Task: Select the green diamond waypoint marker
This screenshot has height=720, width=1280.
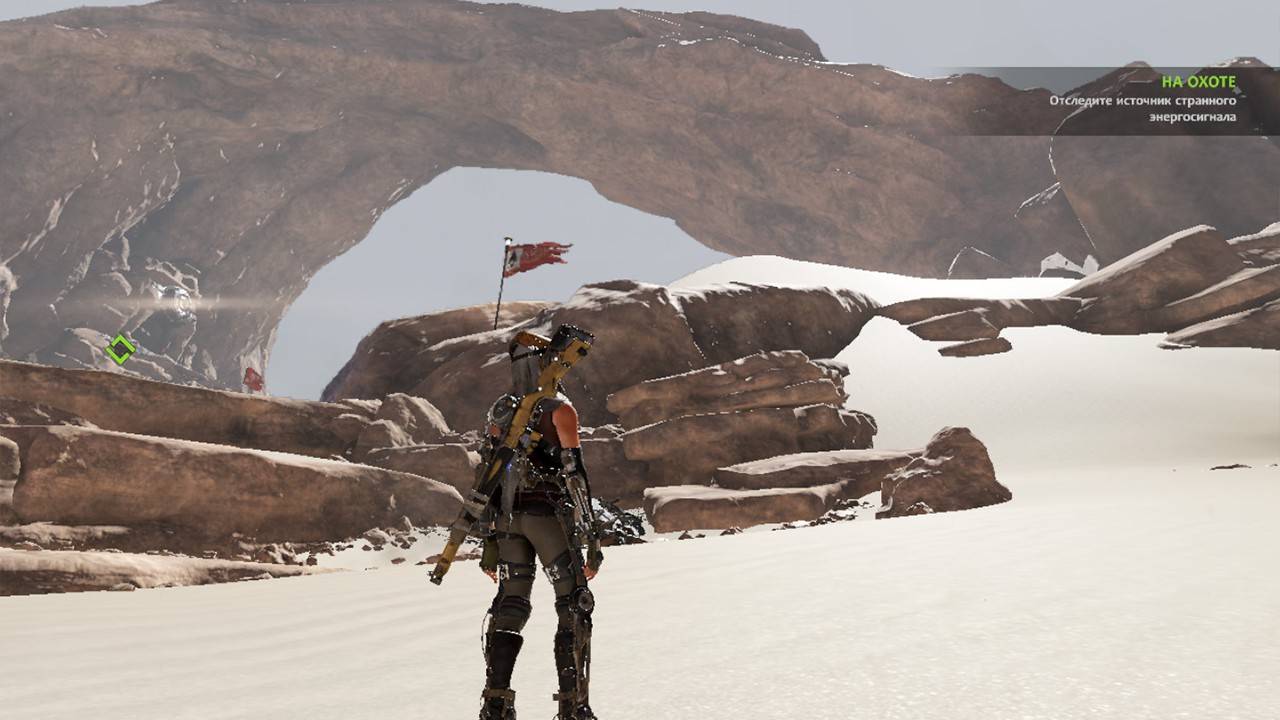Action: (x=120, y=349)
